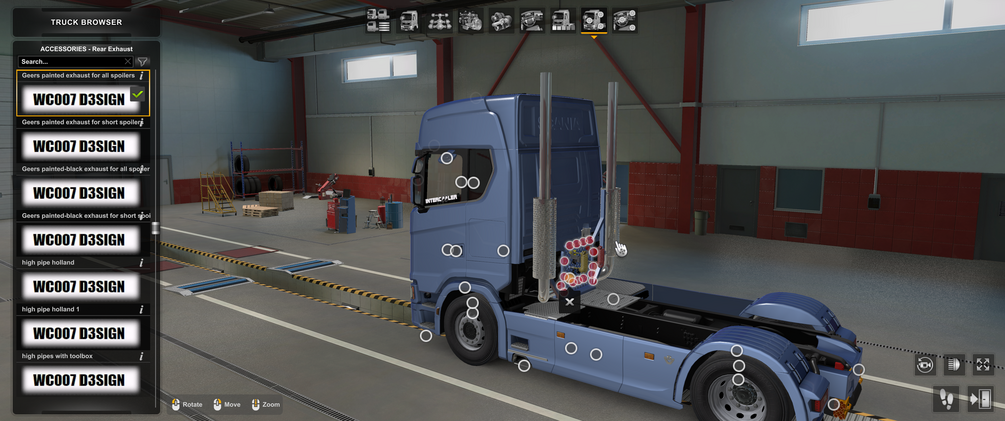Show info for high pipe holland
Viewport: 1005px width, 421px height.
point(142,263)
